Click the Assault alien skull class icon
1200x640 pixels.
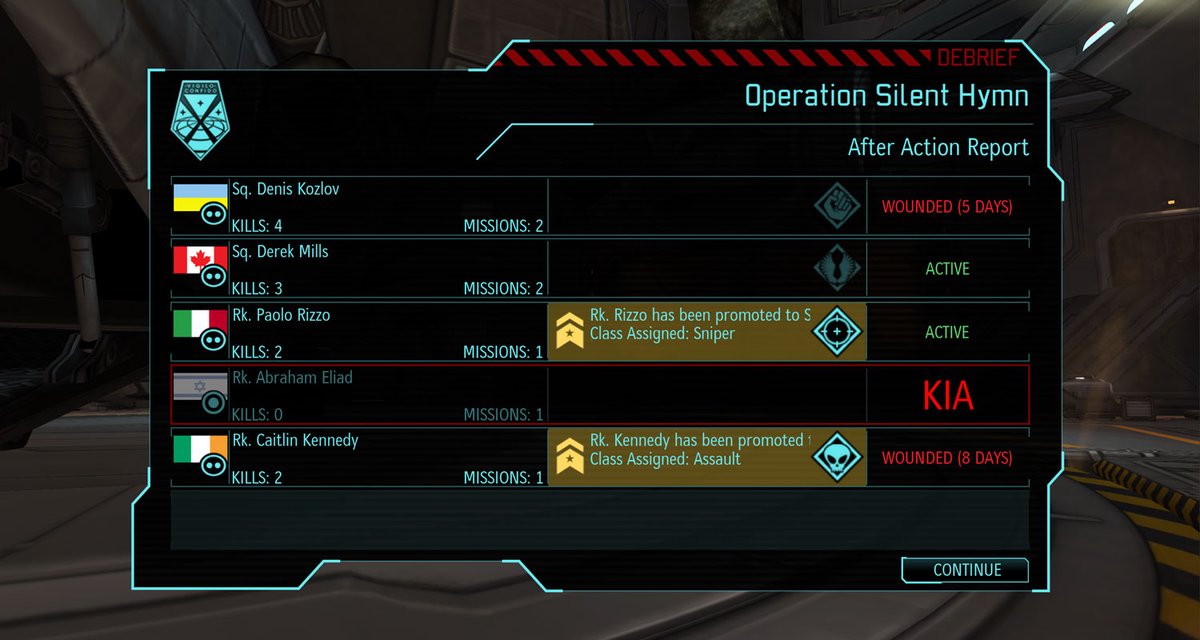[x=836, y=458]
